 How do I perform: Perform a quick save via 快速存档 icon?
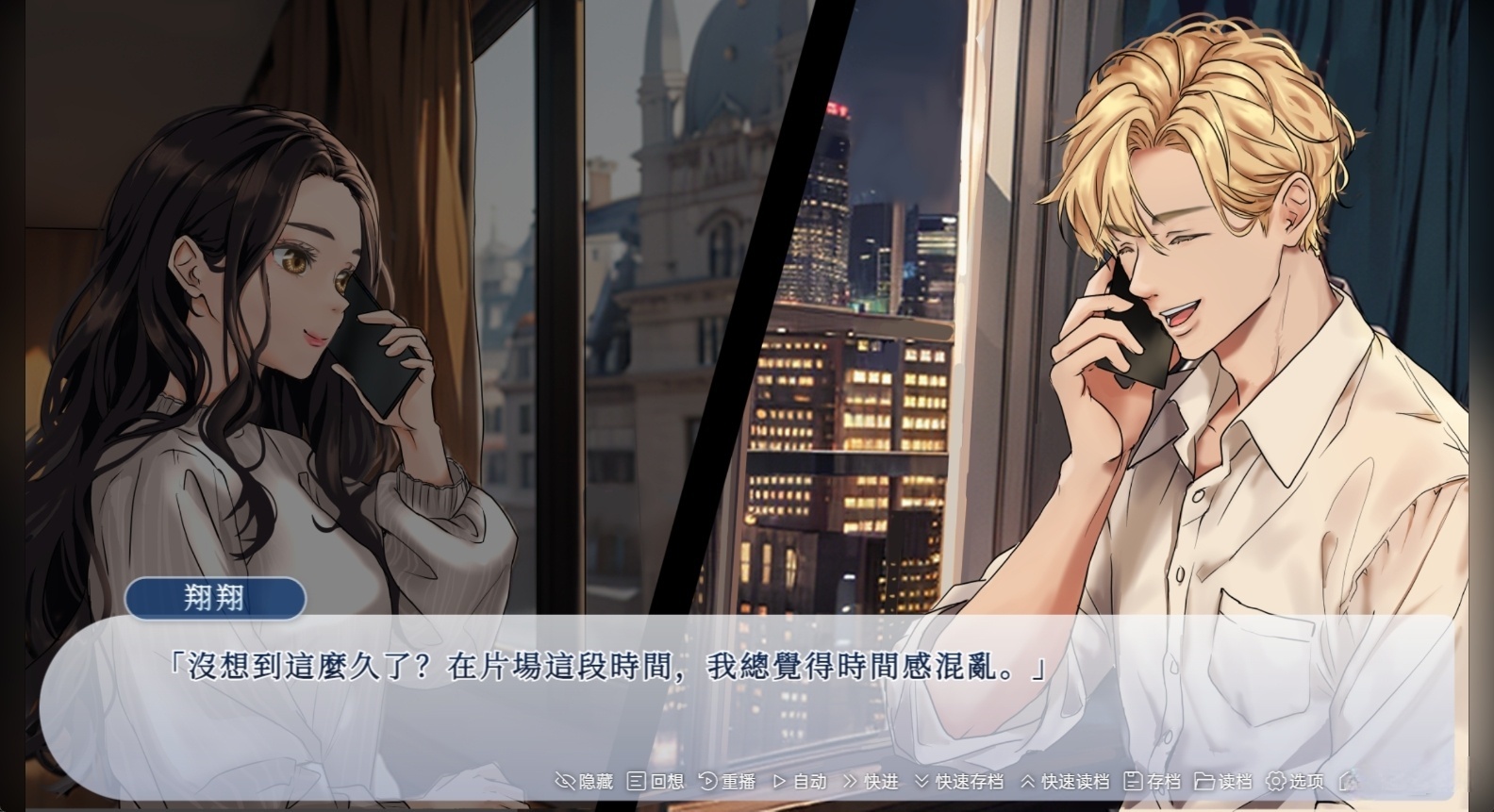921,781
